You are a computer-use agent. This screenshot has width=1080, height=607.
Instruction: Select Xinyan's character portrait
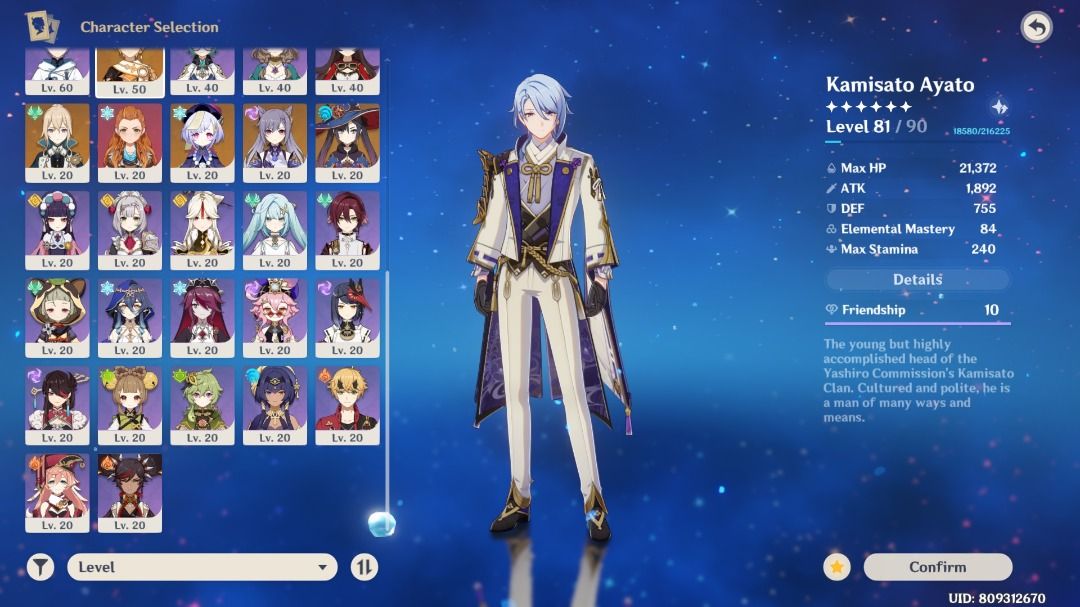pos(130,488)
